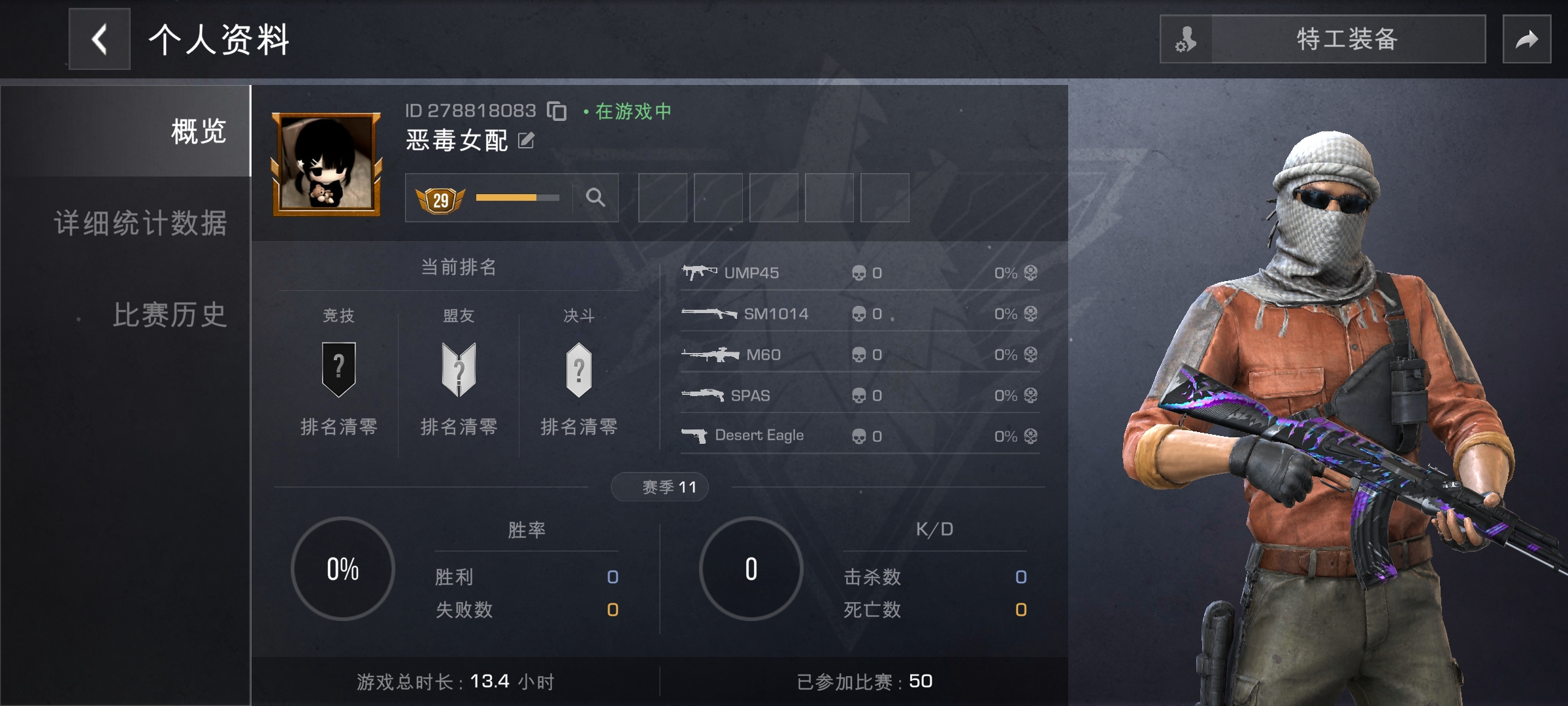Select the 决斗 rank badge
The height and width of the screenshot is (706, 1568).
[579, 369]
